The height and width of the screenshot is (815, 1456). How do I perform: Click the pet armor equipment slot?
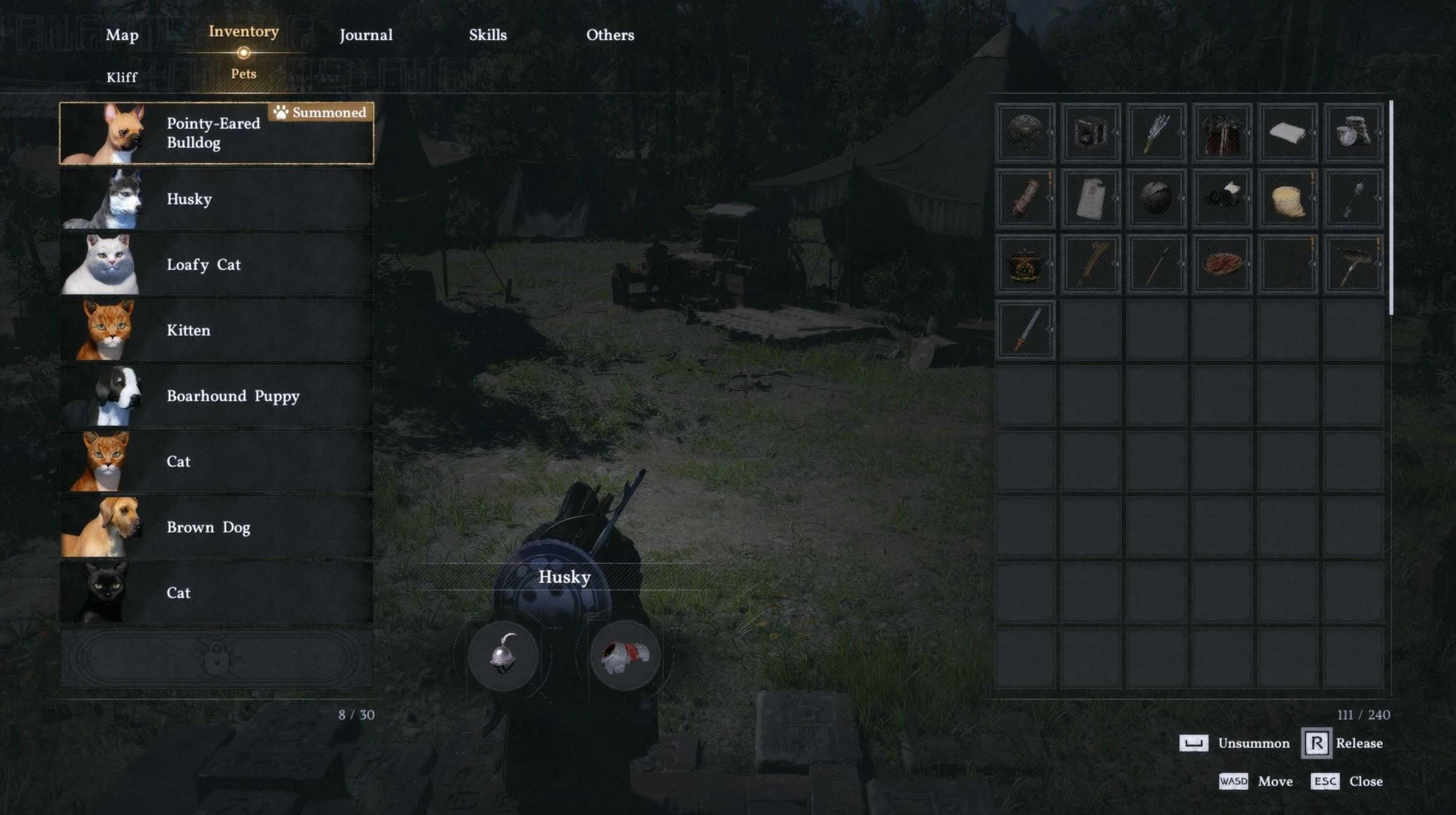[625, 655]
